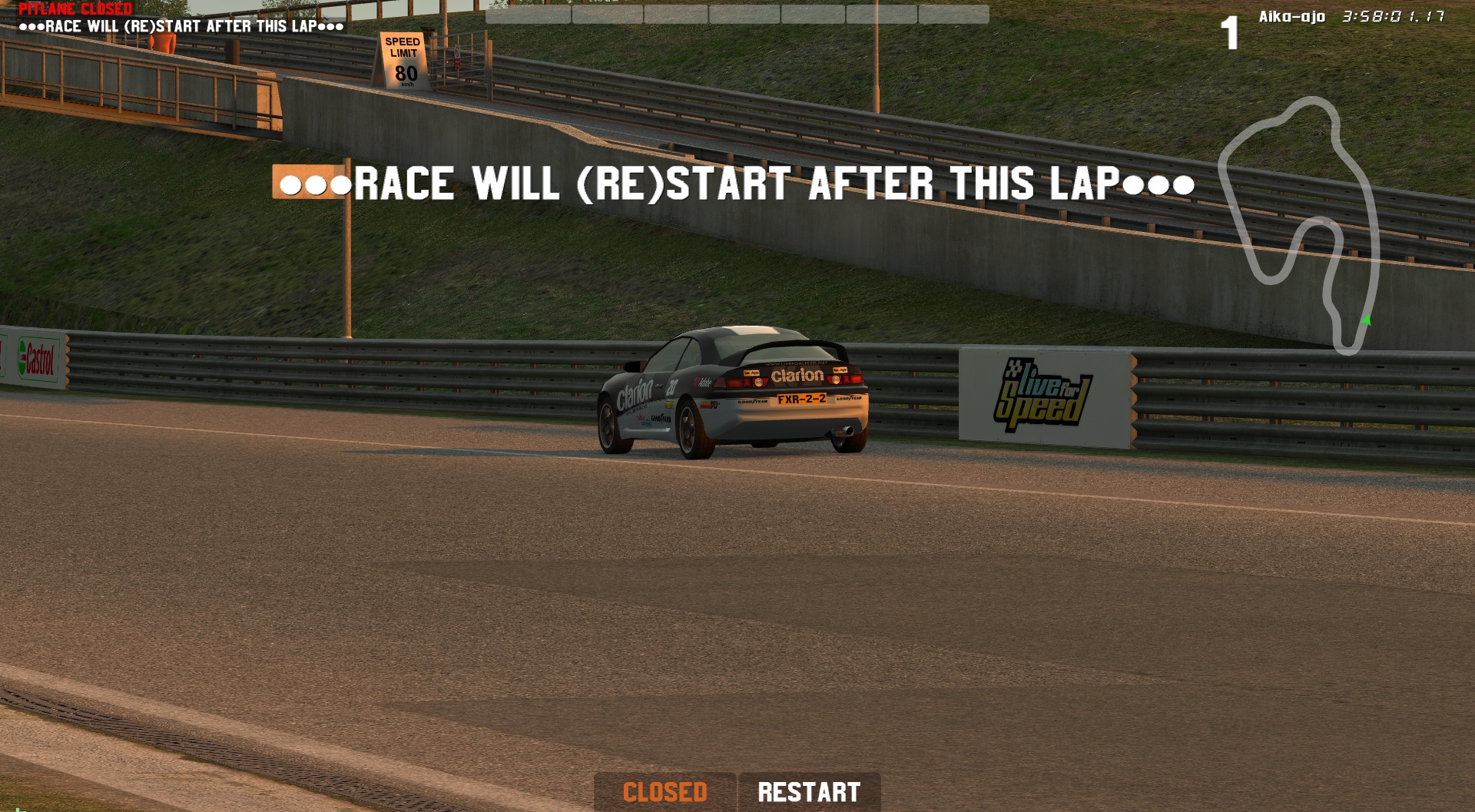Click the CLOSED pitlane button
The height and width of the screenshot is (812, 1475).
click(x=665, y=792)
